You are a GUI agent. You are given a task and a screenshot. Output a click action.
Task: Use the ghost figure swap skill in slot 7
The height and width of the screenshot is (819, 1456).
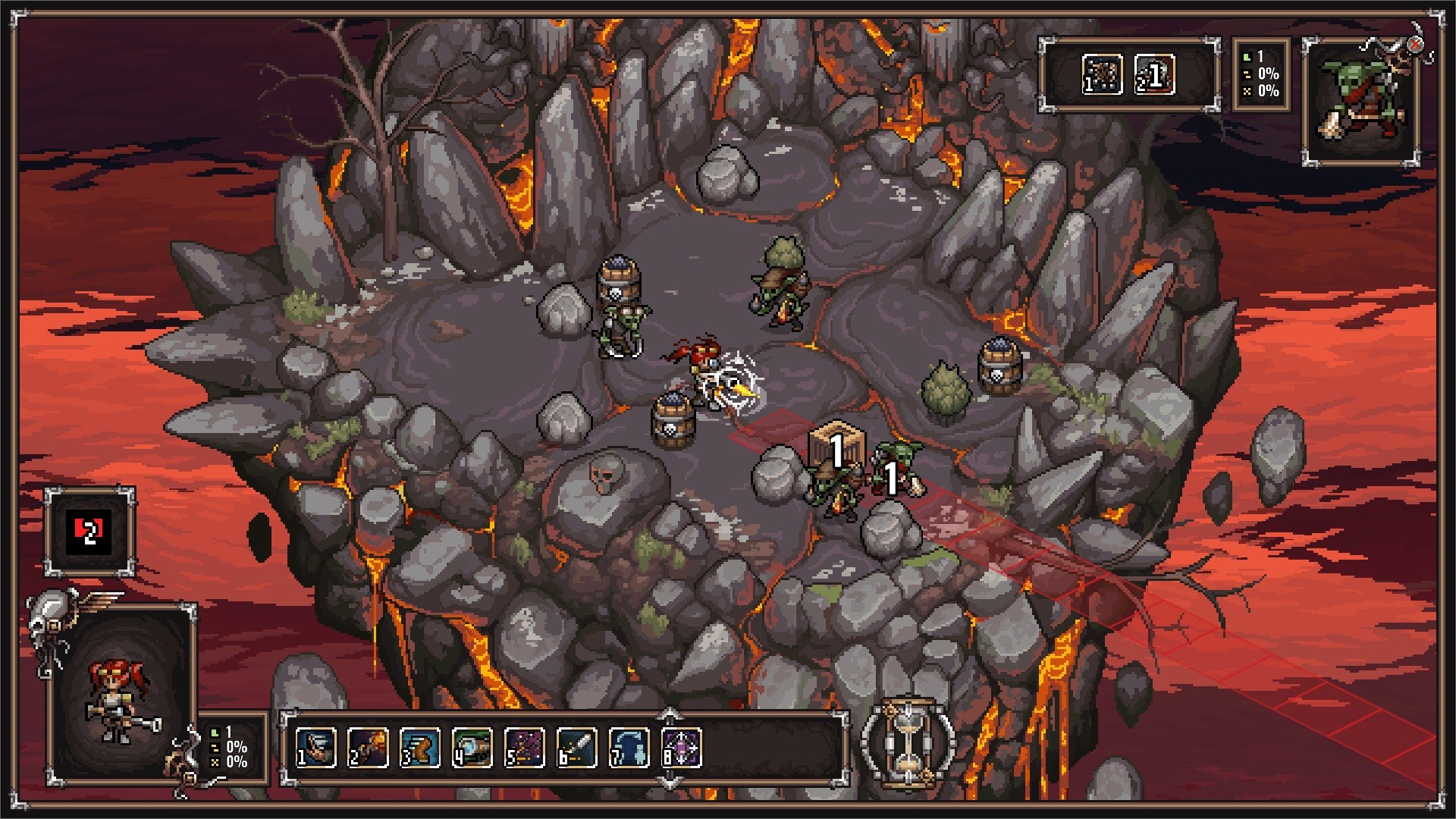[629, 748]
